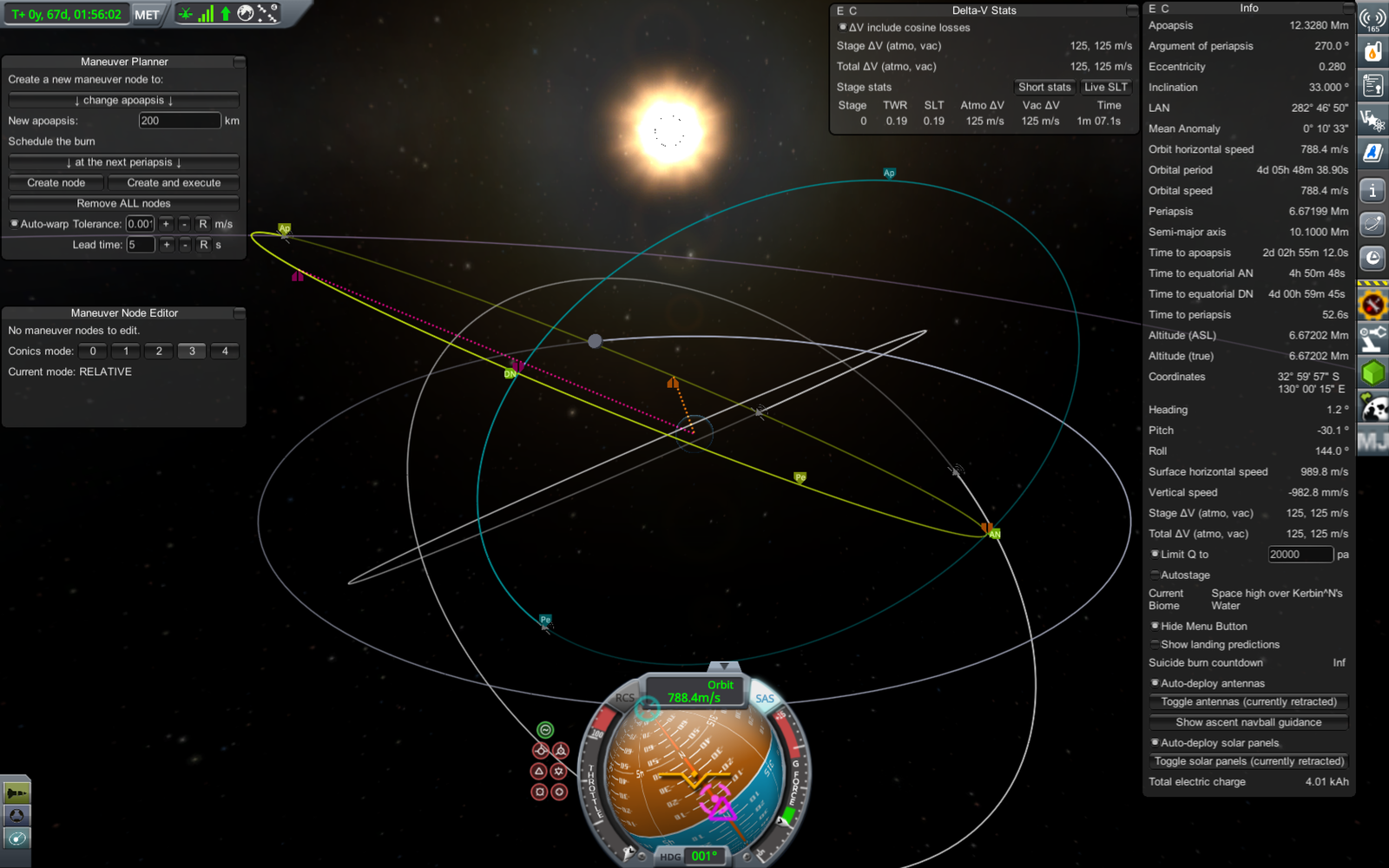
Task: Open the MJ MechJeb menu tab
Action: (x=1373, y=442)
